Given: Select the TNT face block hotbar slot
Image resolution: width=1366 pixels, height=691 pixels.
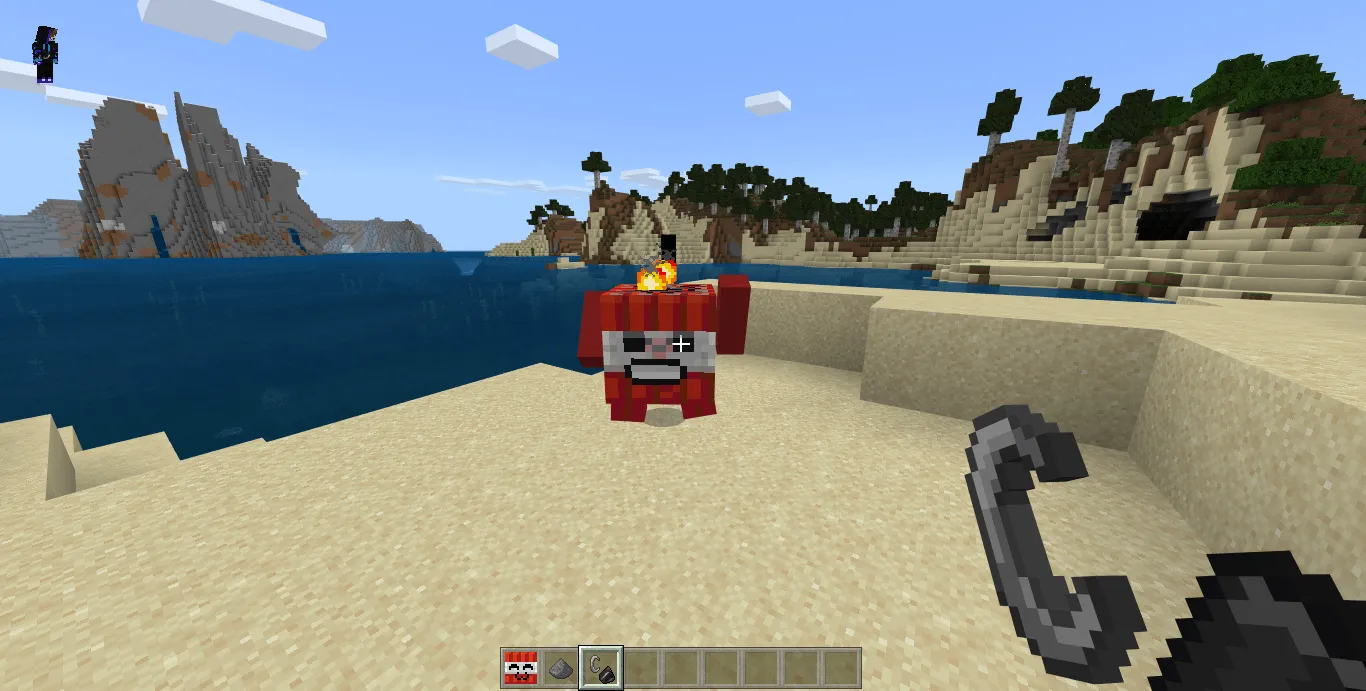Looking at the screenshot, I should tap(521, 667).
